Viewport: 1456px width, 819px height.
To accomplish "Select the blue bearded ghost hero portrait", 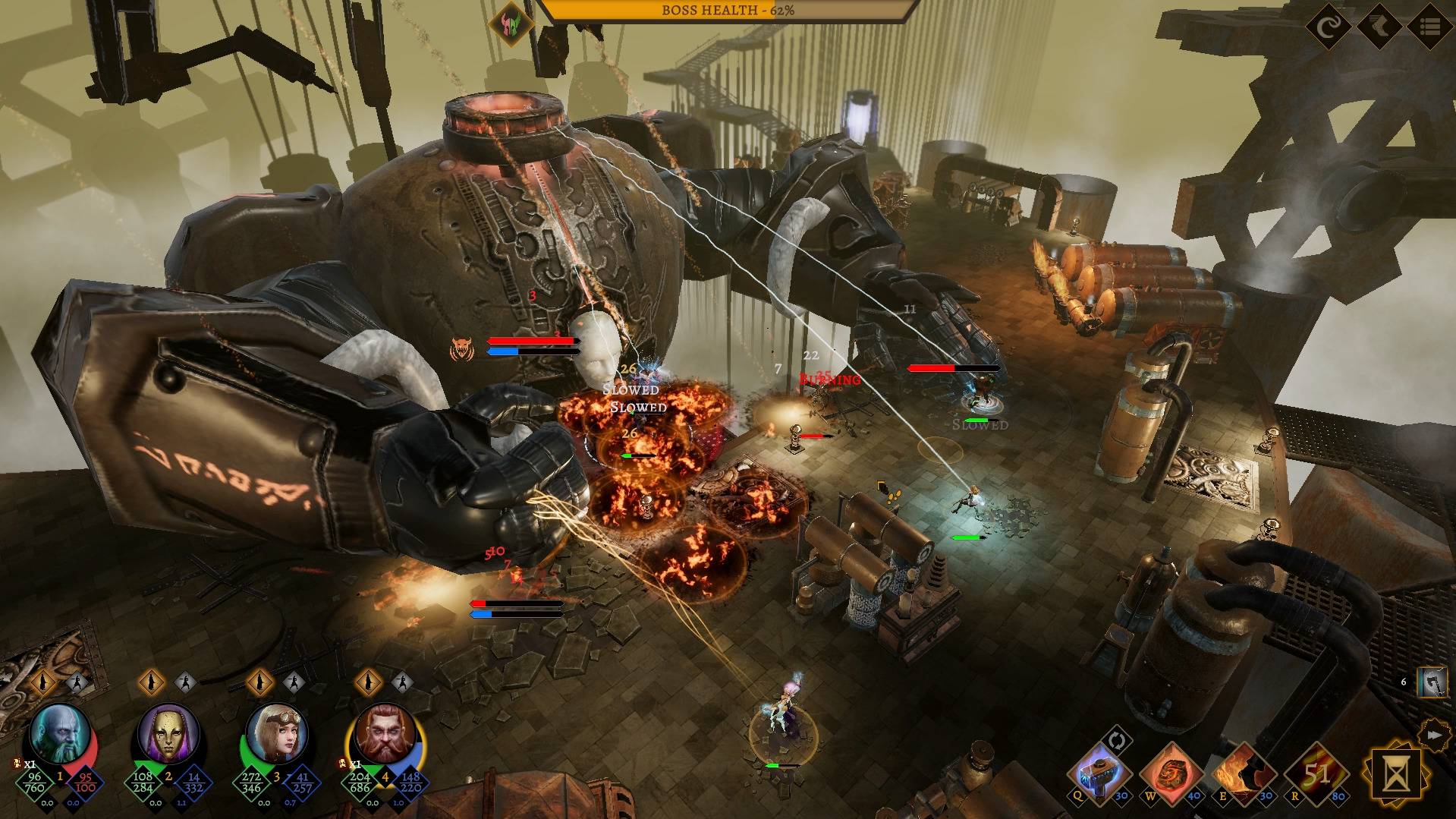I will [x=59, y=733].
